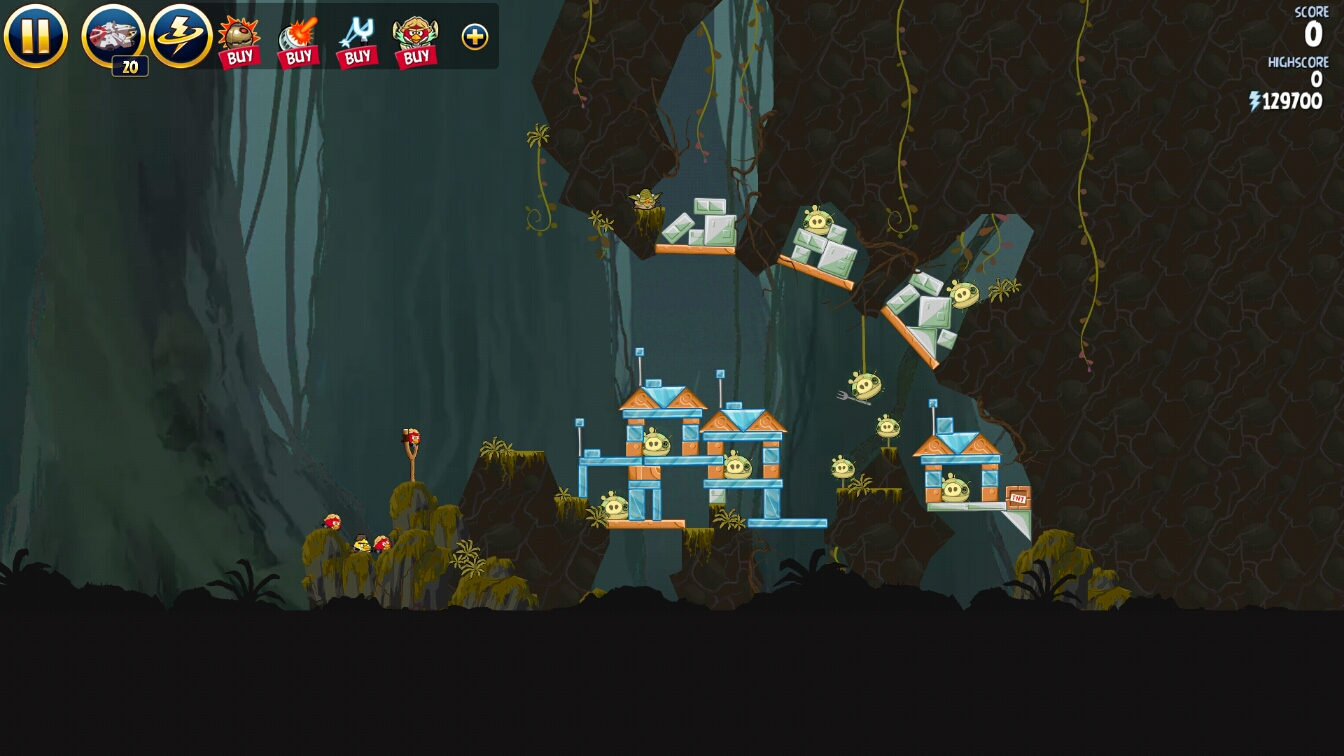Click the yellow plus button
Screen dimensions: 1344x756
pos(475,37)
